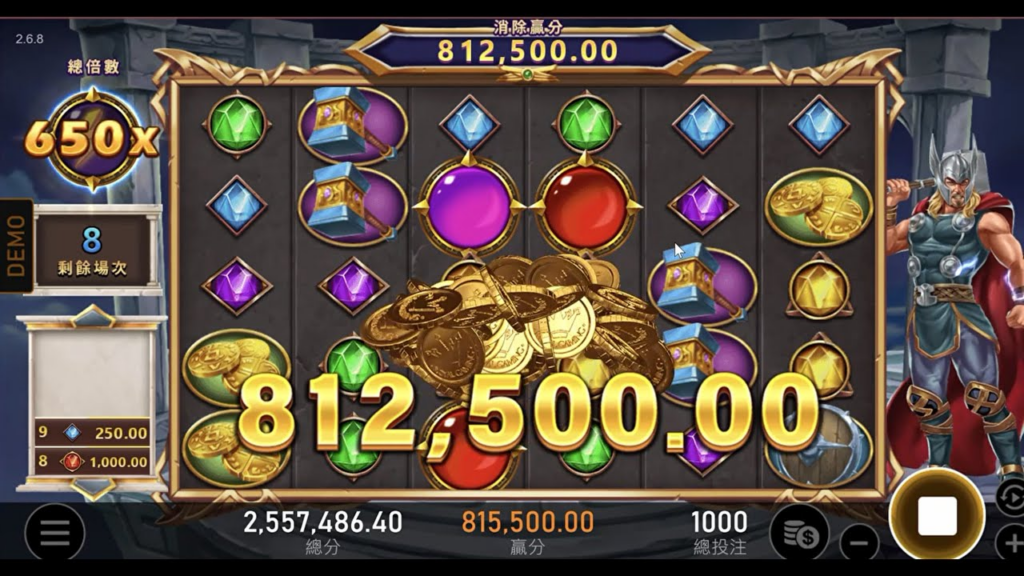The image size is (1024, 576).
Task: Toggle the auto-spin button
Action: point(1010,497)
